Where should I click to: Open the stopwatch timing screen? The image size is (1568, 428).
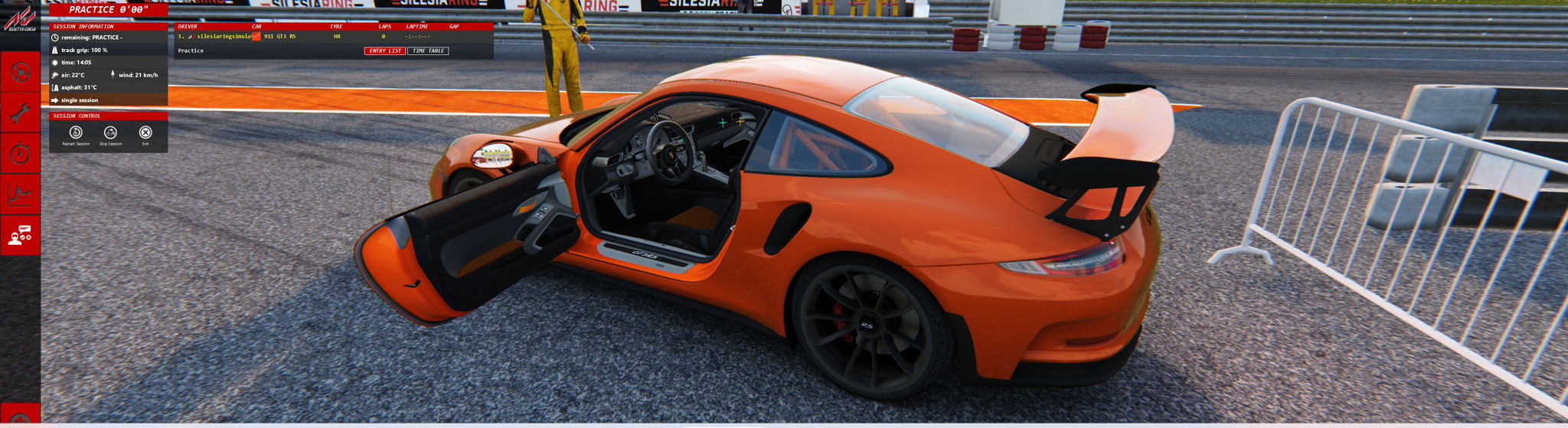20,154
